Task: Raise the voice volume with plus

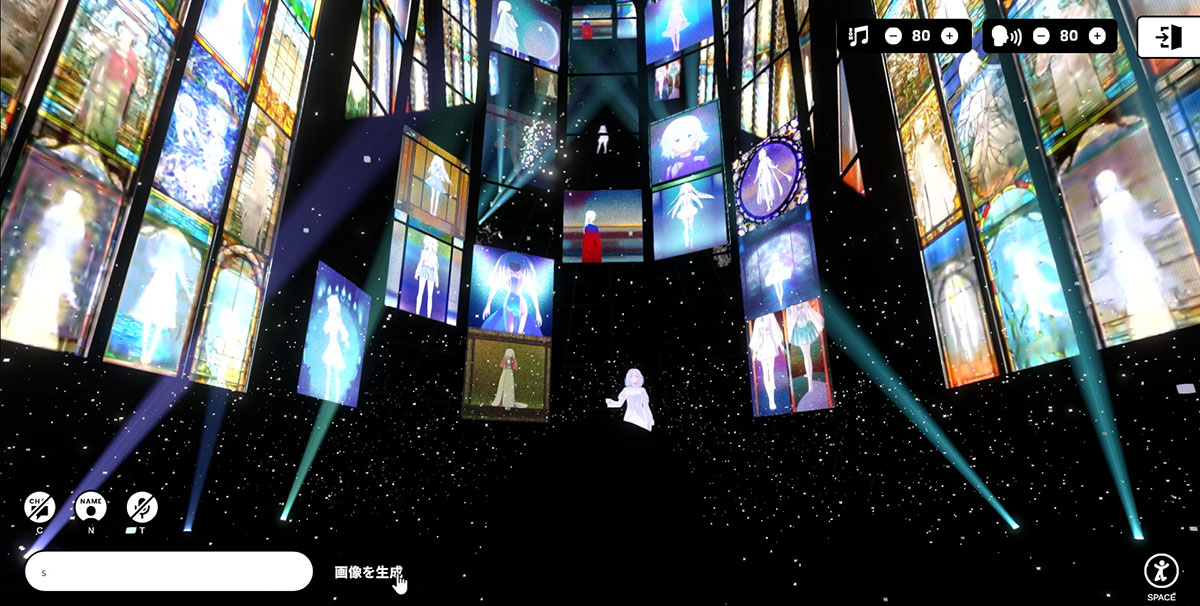Action: pos(1097,36)
